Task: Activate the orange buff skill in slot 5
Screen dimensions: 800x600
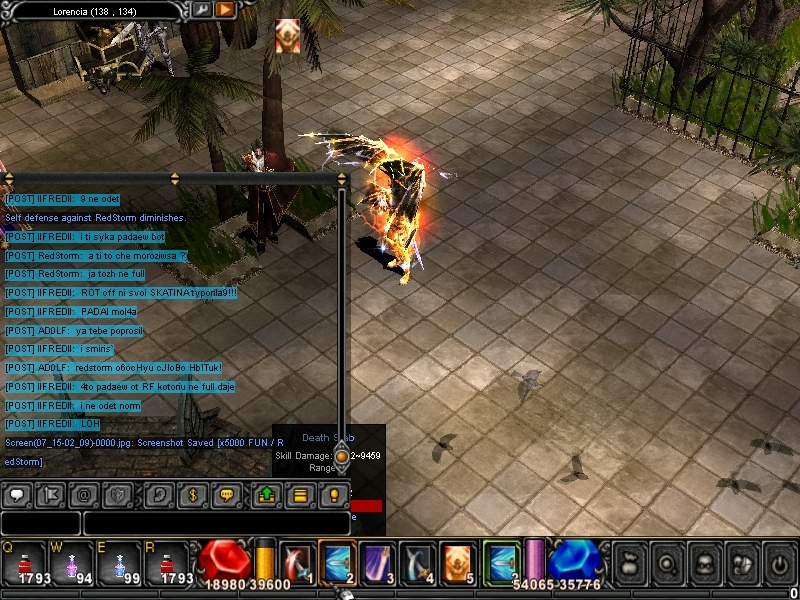Action: [457, 562]
